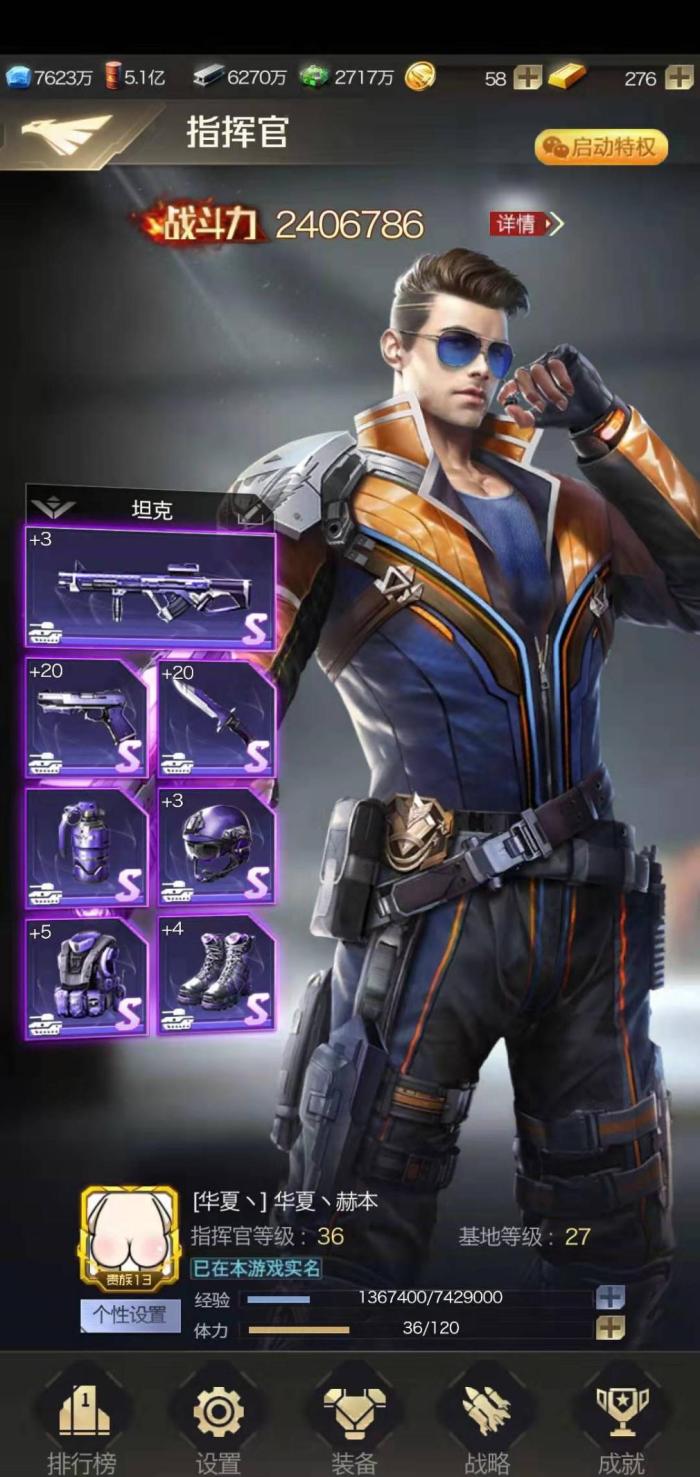The image size is (700, 1477).
Task: Select the +4 combat boots slot
Action: click(216, 976)
